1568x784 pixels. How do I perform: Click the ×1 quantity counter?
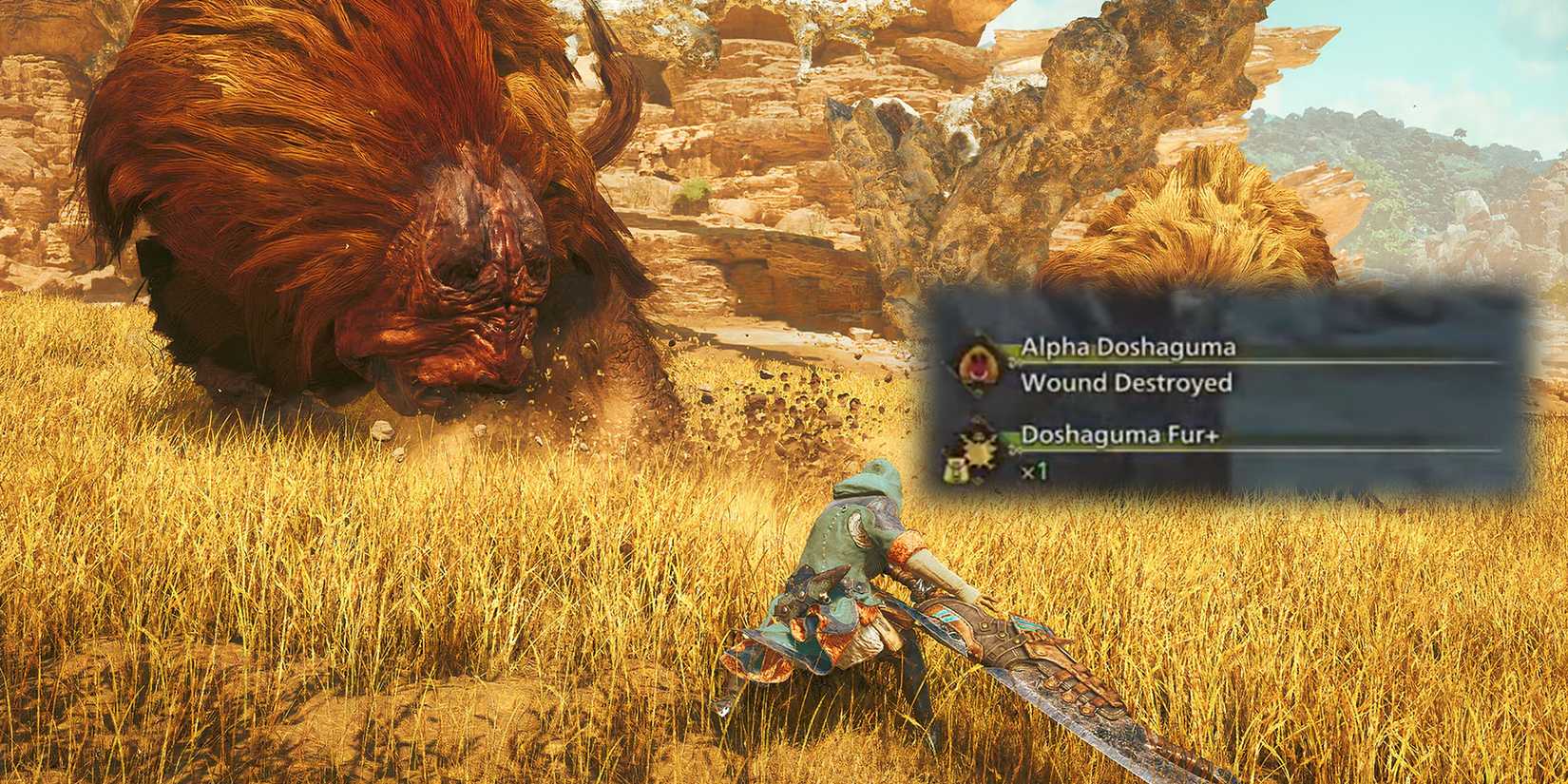(1036, 470)
